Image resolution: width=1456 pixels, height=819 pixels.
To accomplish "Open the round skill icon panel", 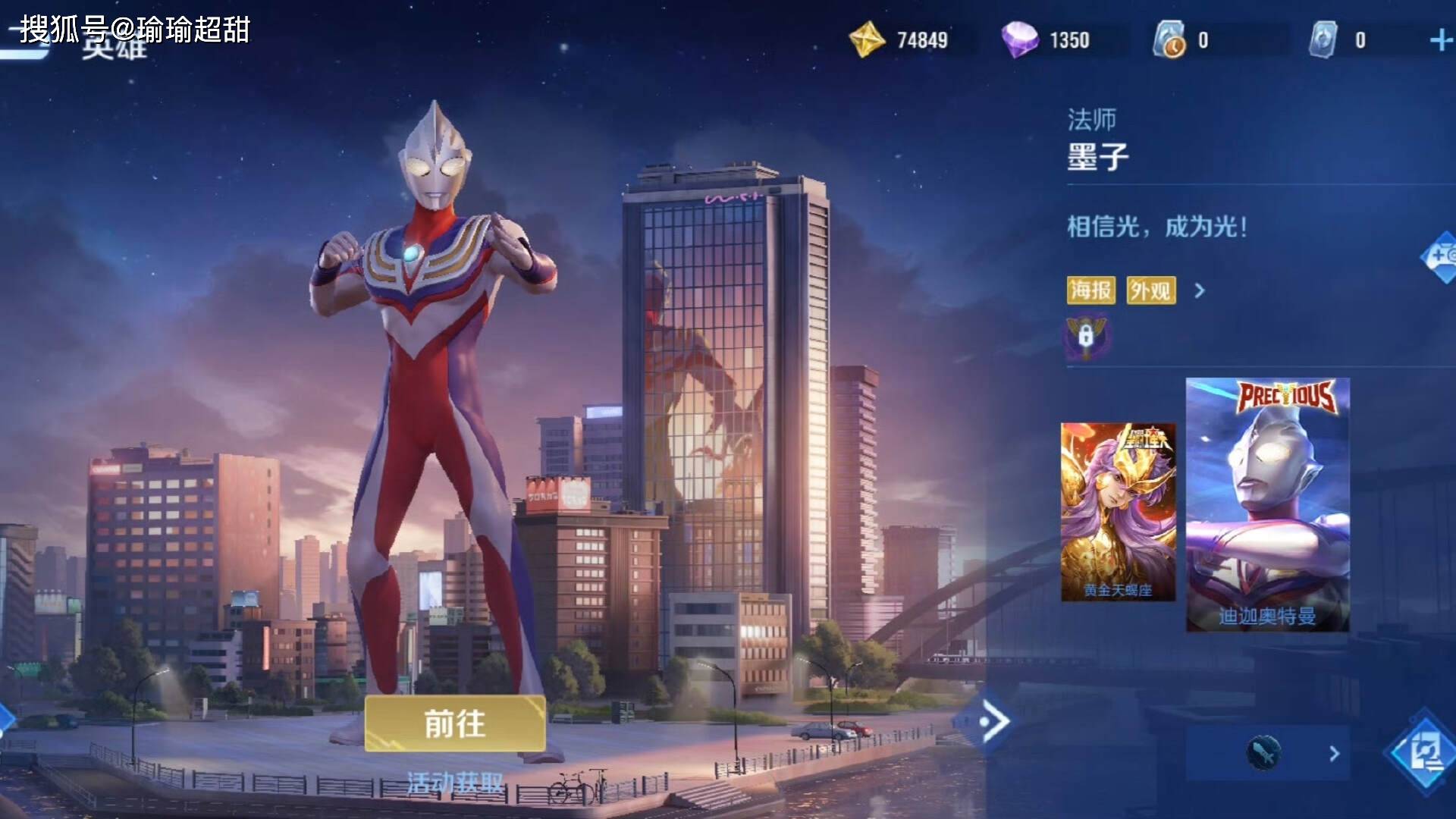I will point(1264,752).
